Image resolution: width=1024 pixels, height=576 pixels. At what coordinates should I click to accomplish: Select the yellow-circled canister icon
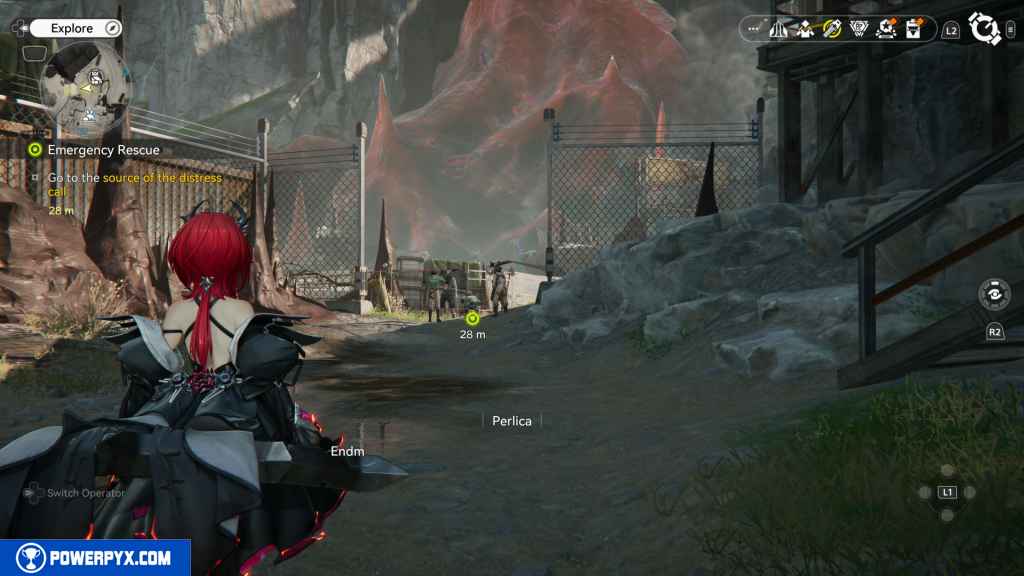coord(832,29)
